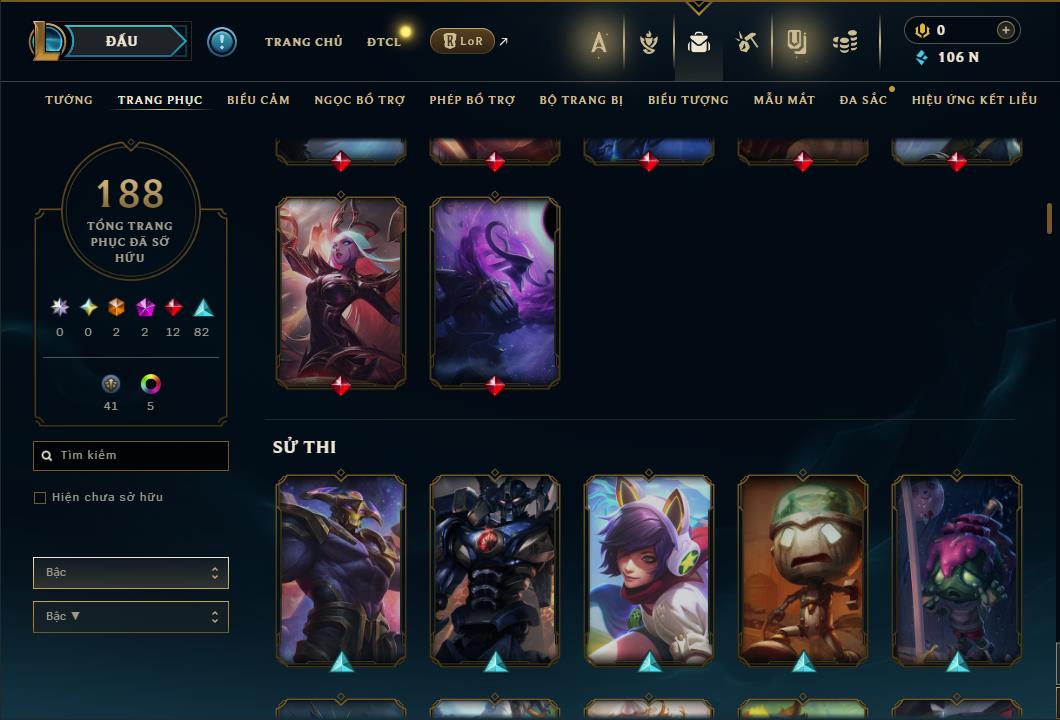Click the blue exclamation alert icon
Viewport: 1060px width, 720px height.
pos(221,41)
